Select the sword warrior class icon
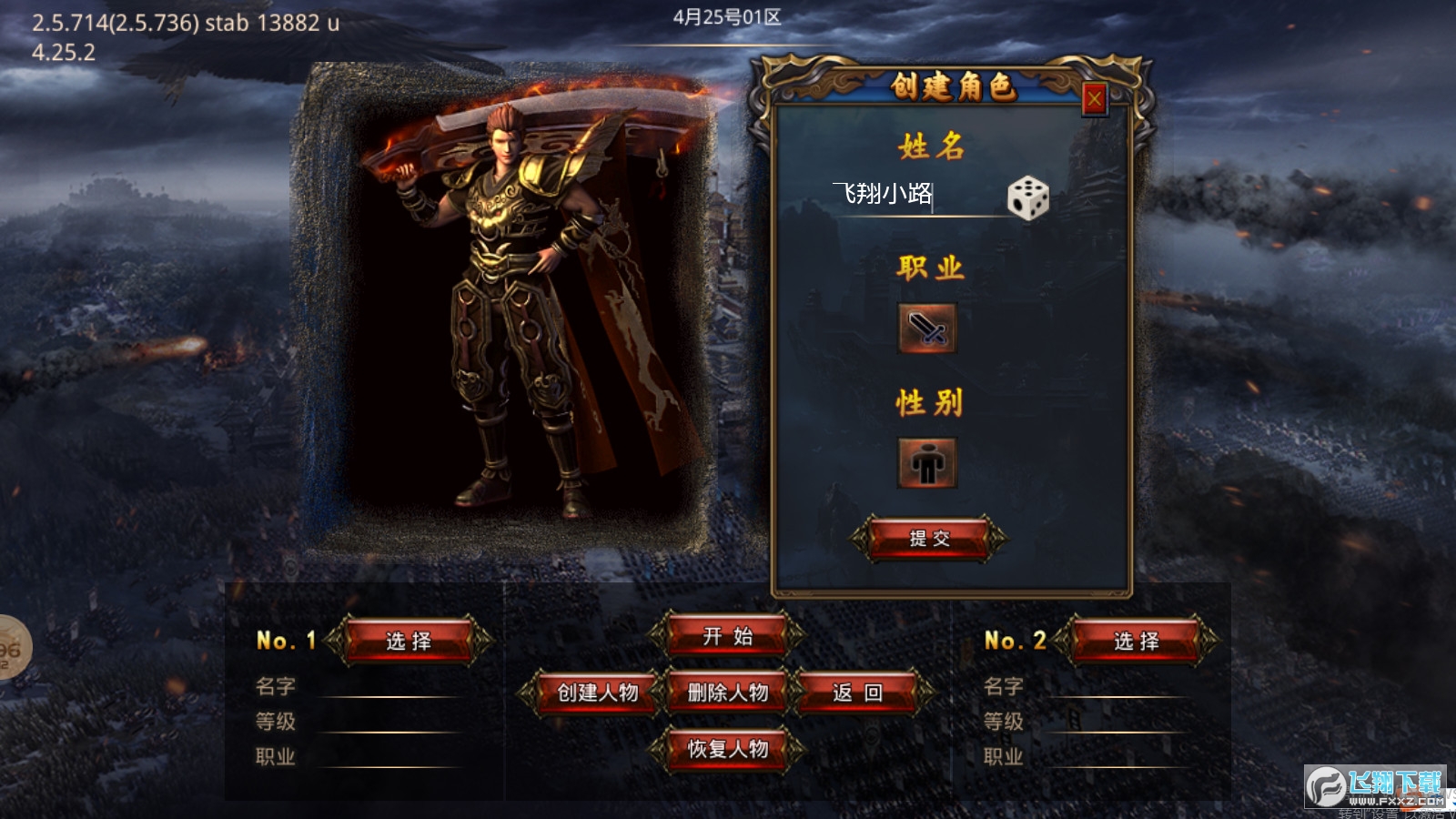Image resolution: width=1456 pixels, height=819 pixels. pos(927,329)
